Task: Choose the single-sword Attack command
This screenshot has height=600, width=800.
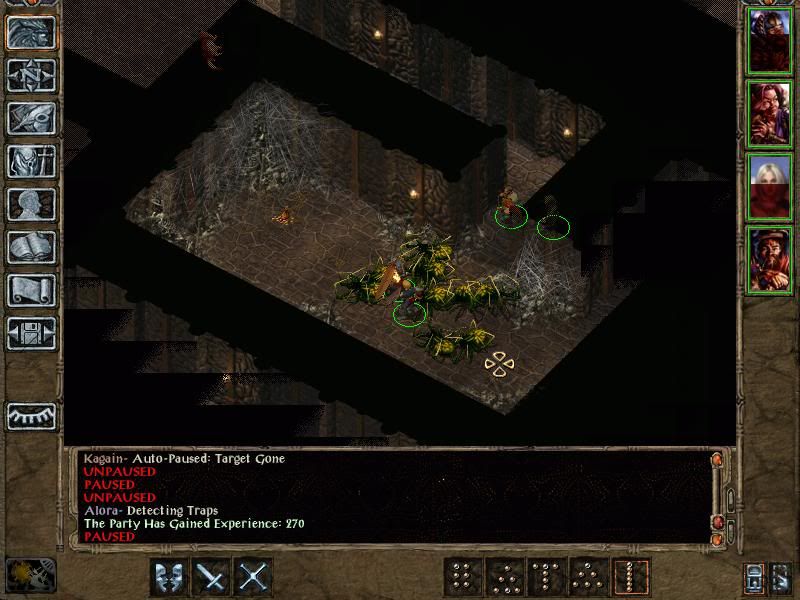Action: 212,577
